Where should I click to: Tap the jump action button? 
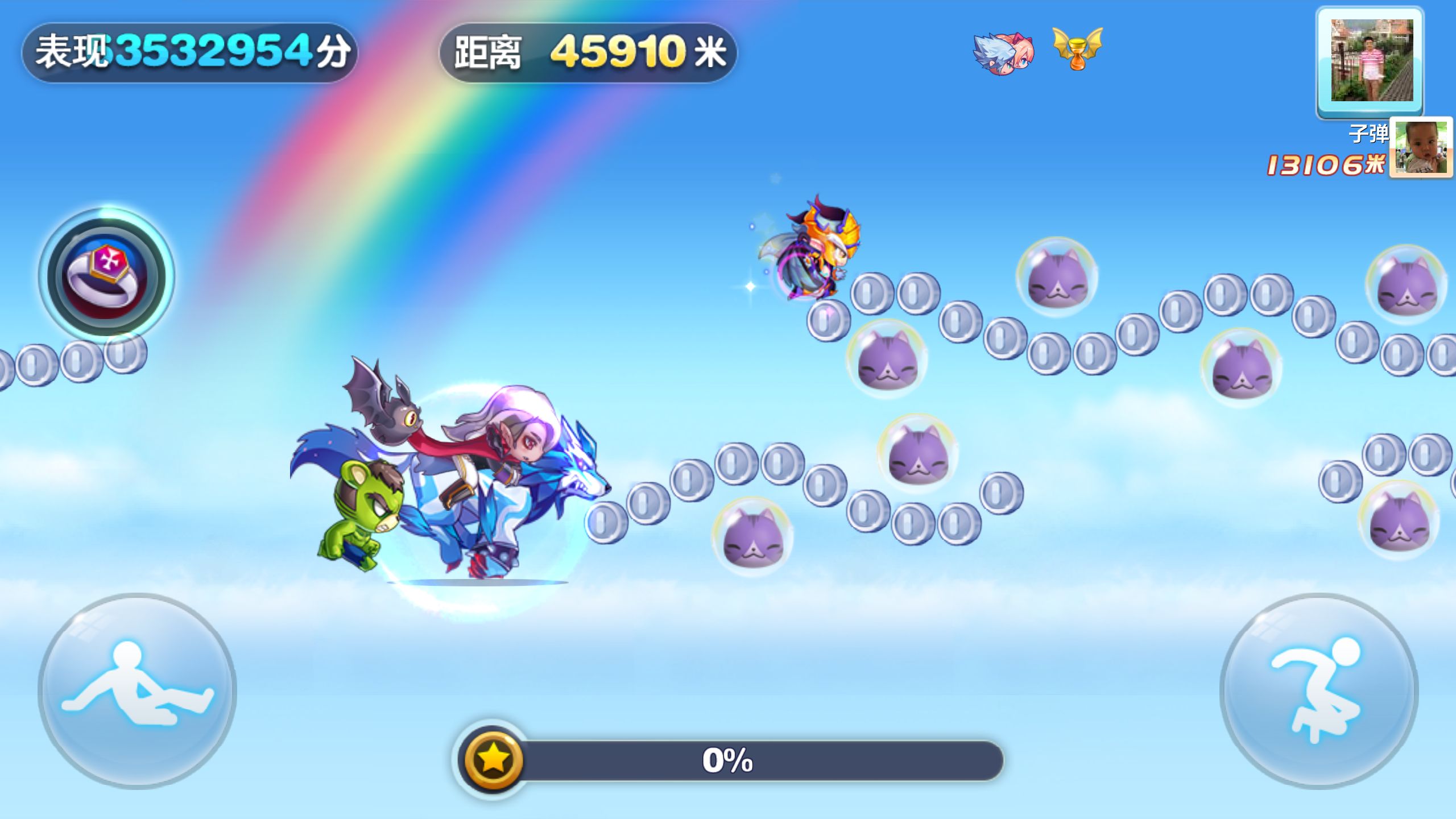1318,690
